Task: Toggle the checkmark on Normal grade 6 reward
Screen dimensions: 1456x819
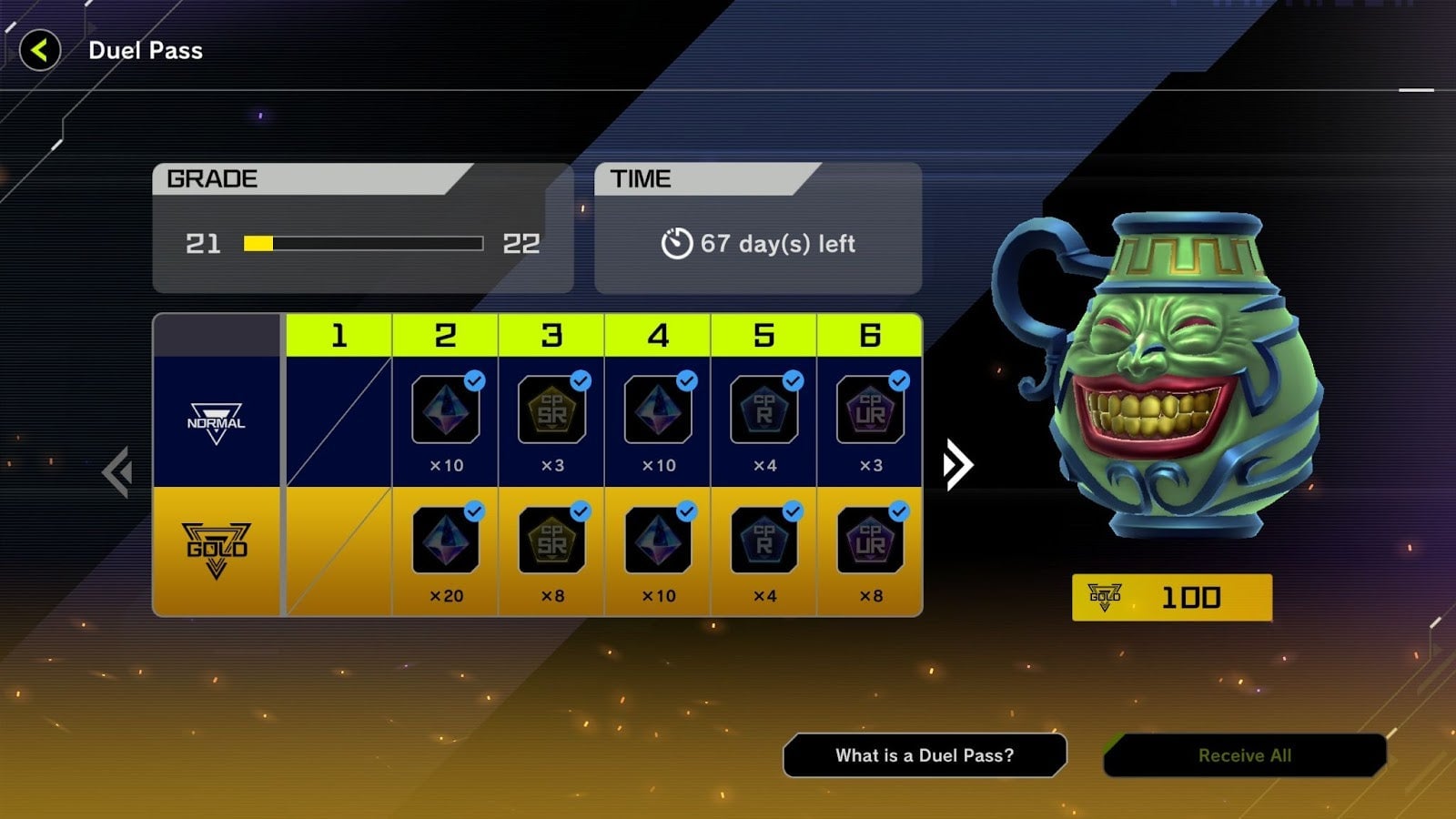Action: [x=898, y=382]
